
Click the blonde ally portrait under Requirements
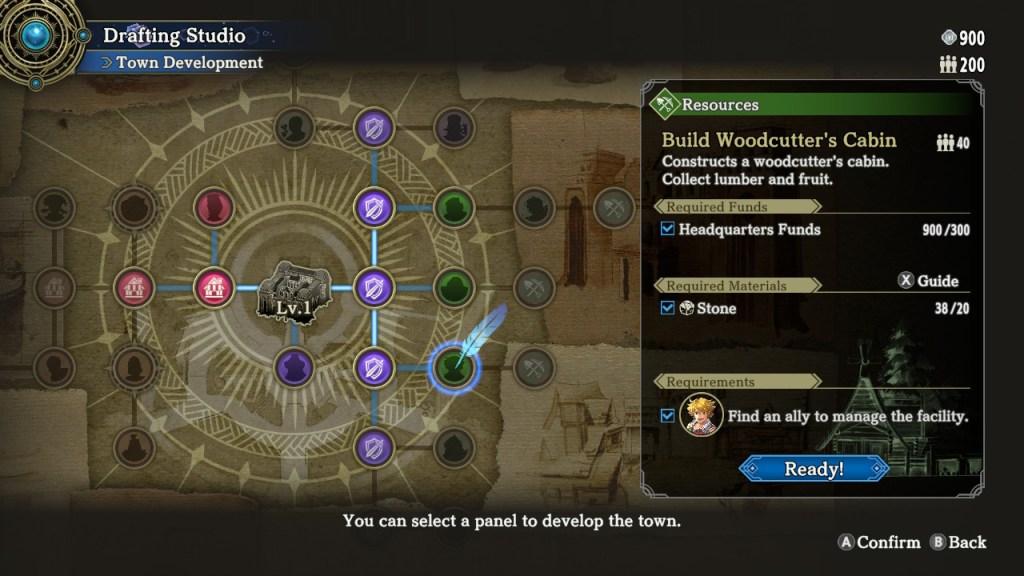click(701, 415)
